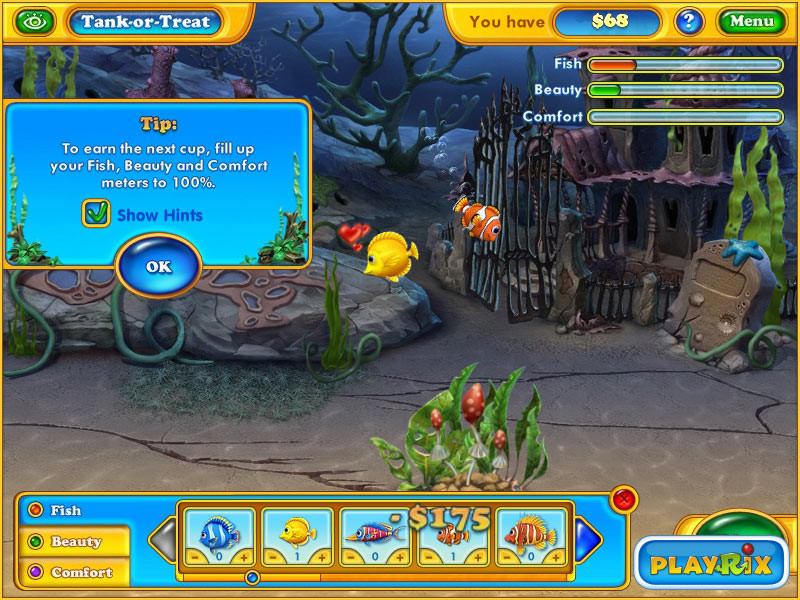Toggle the Show Hints checkbox
The width and height of the screenshot is (800, 600).
[x=97, y=213]
